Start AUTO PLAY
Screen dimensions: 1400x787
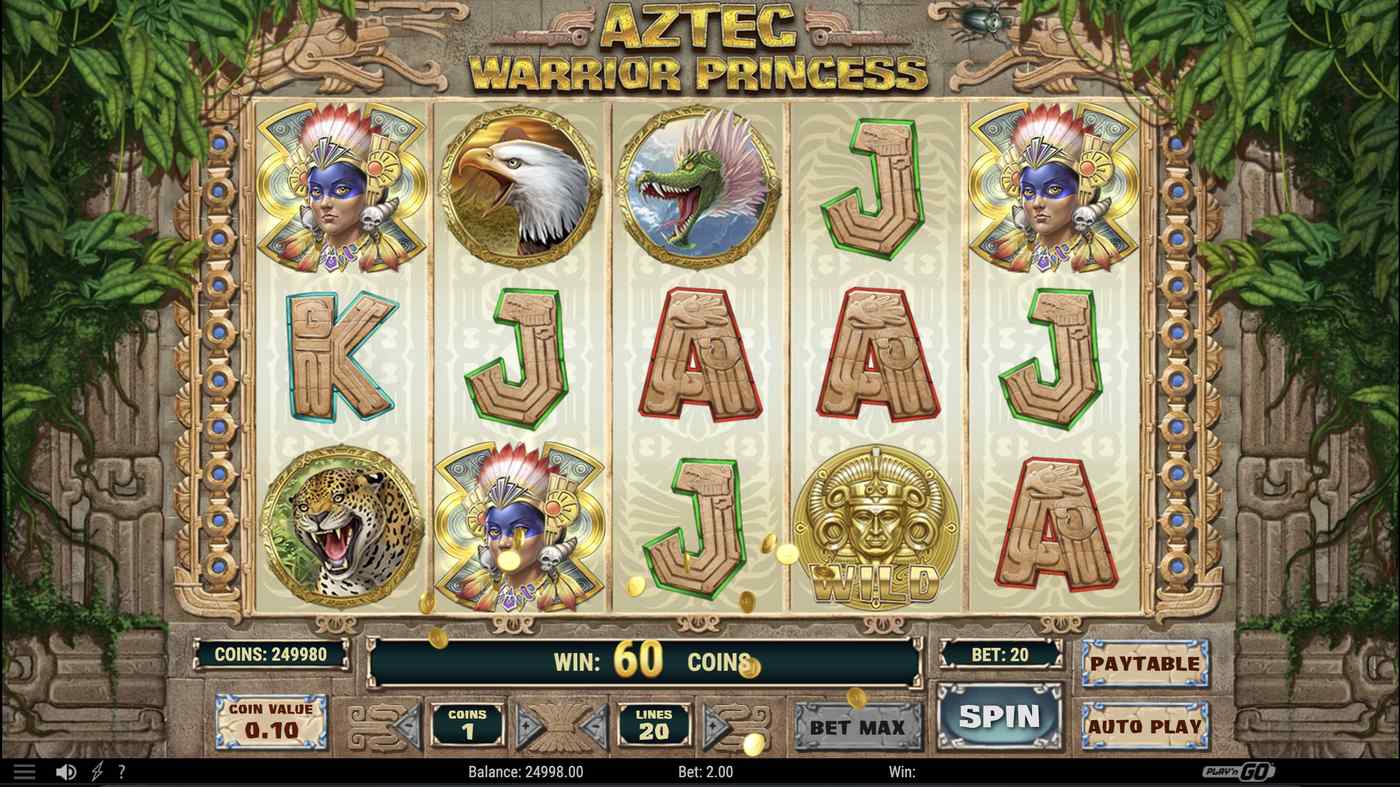pos(1144,728)
